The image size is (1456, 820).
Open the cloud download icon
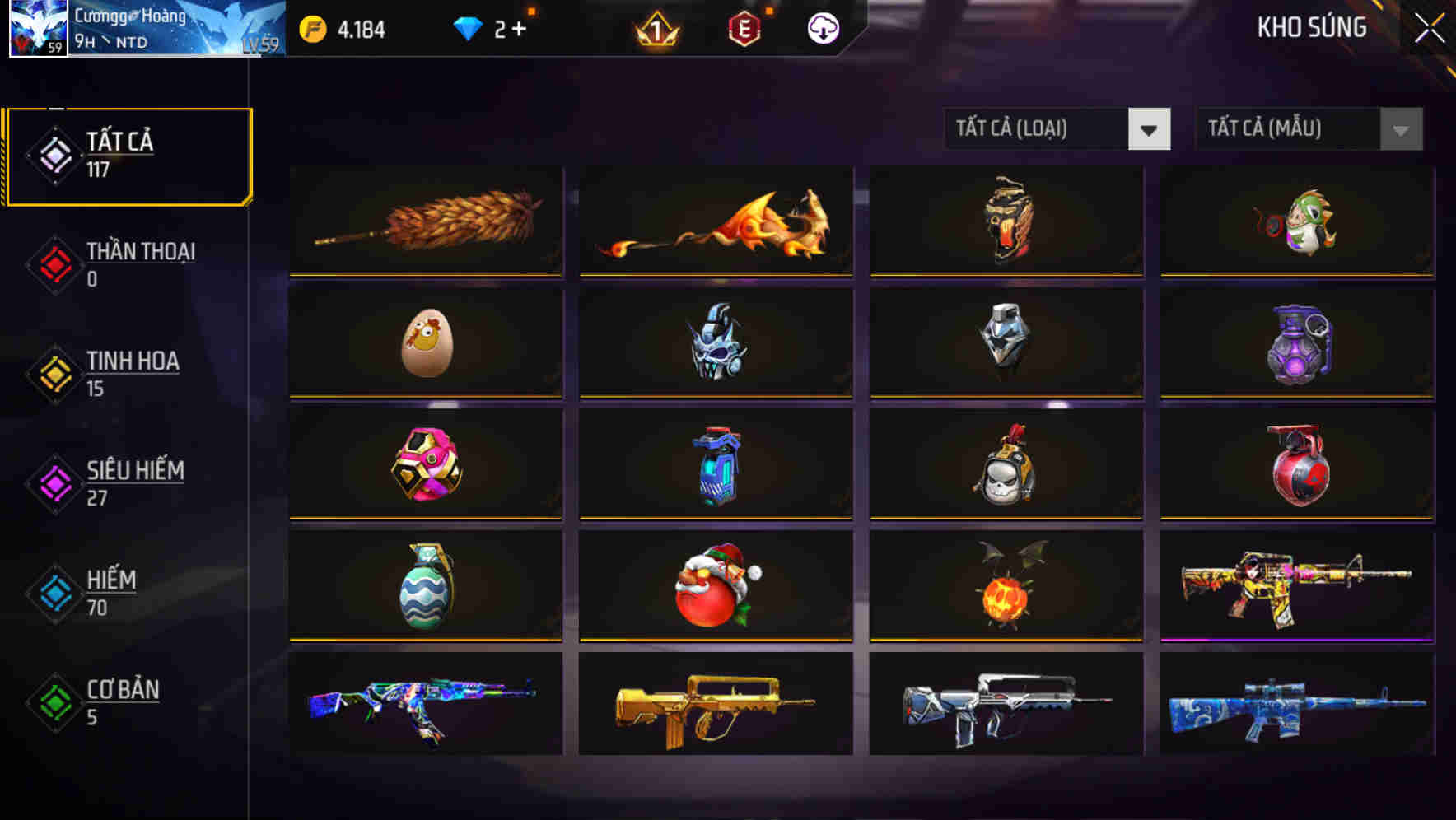tap(823, 28)
